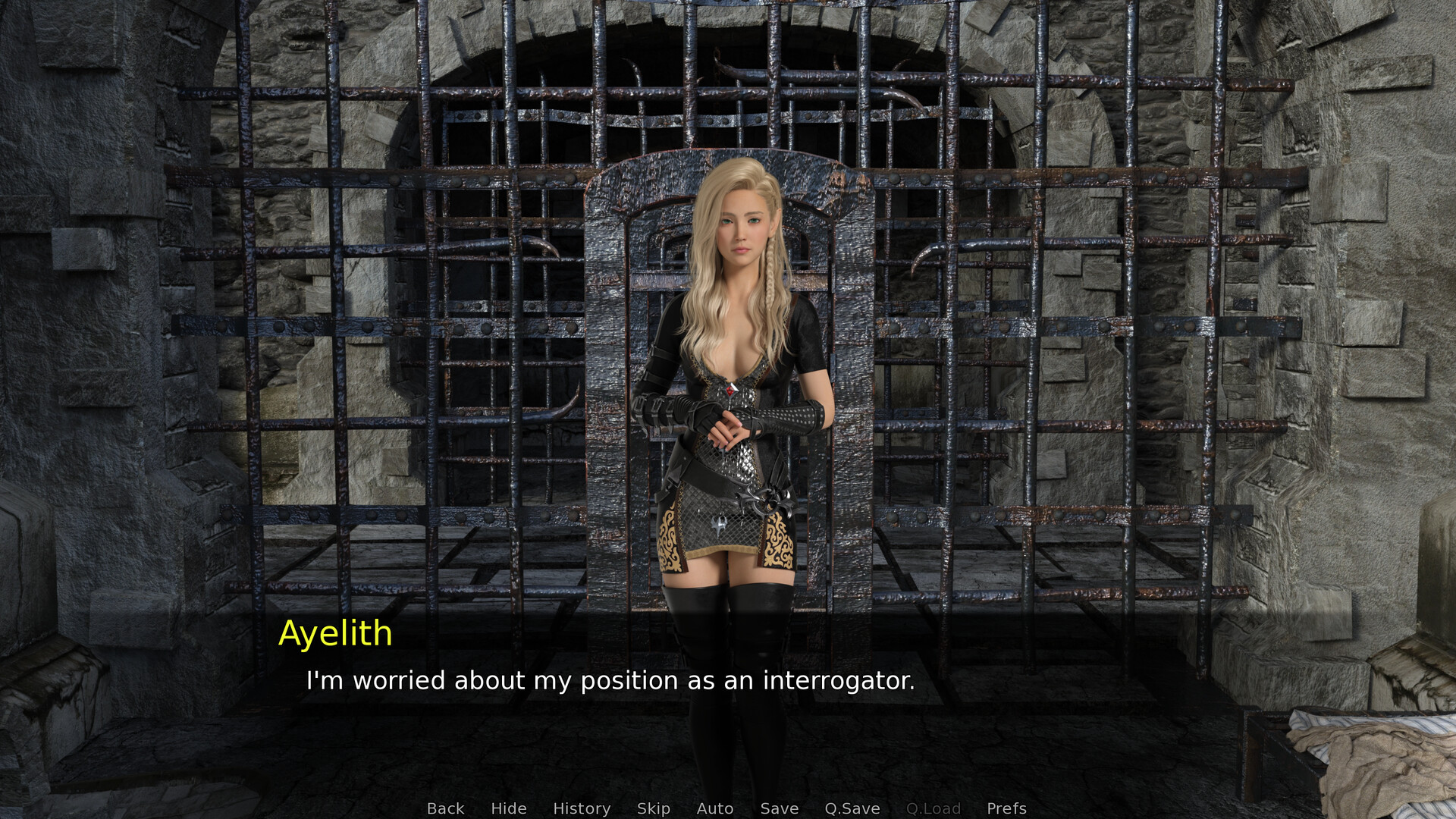Toggle Auto-advance dialogue mode
Image resolution: width=1456 pixels, height=819 pixels.
tap(714, 808)
